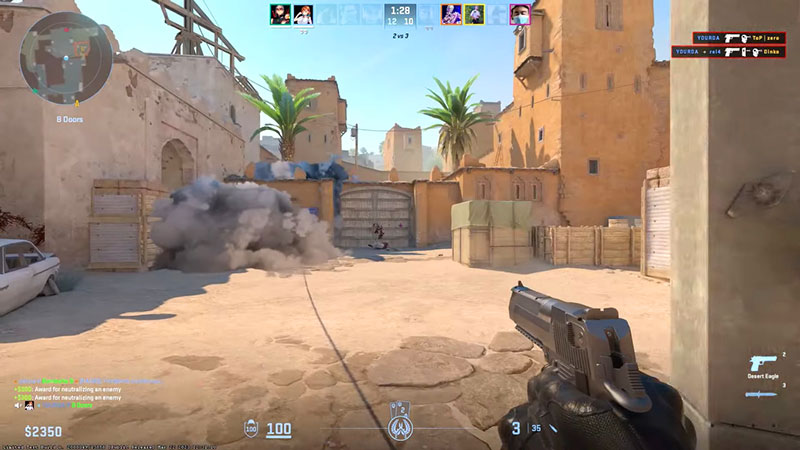Click the kill feed entry for Ginko
Viewport: 800px width, 450px height.
(x=735, y=52)
